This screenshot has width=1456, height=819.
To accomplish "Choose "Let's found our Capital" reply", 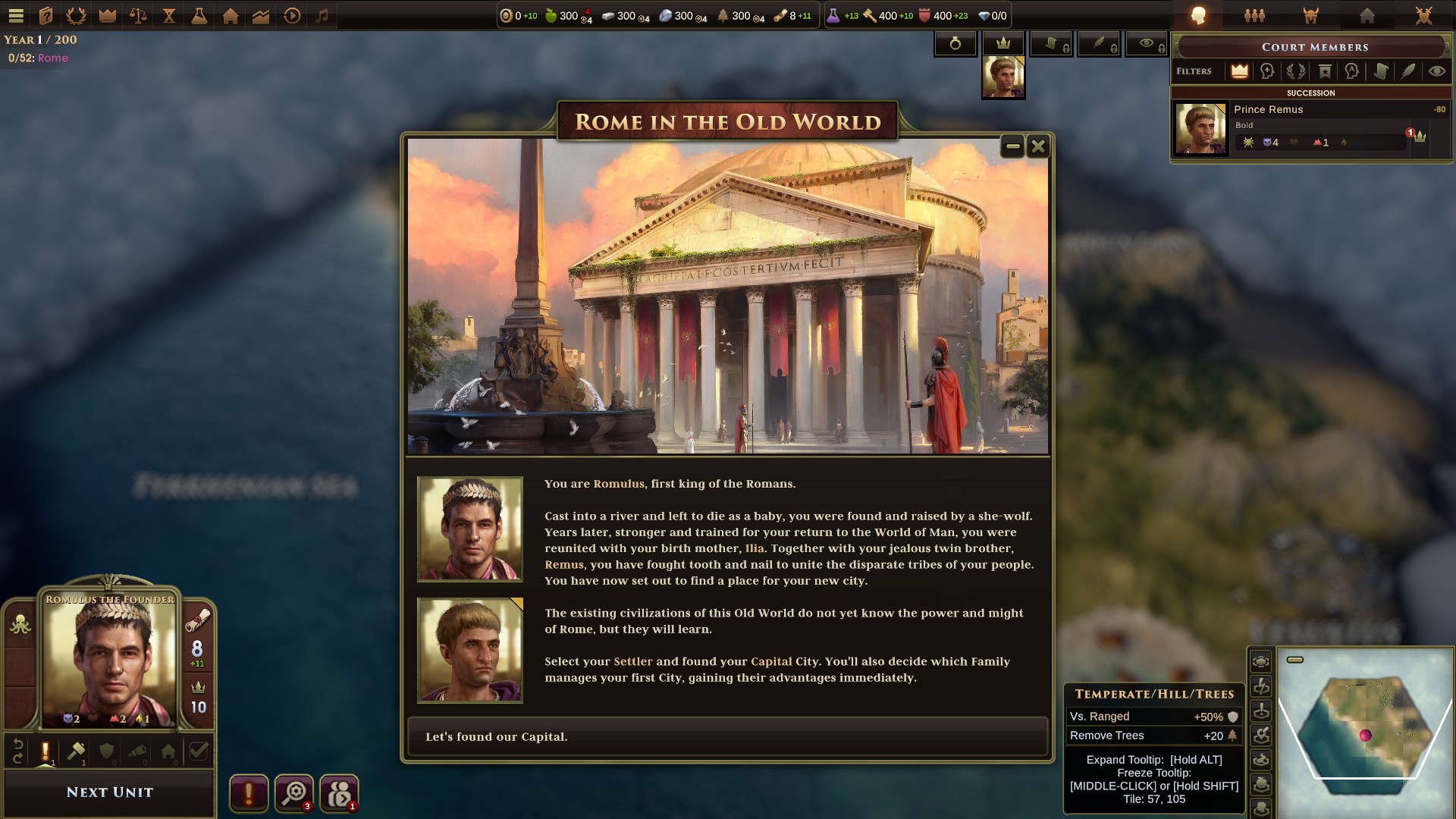I will pyautogui.click(x=726, y=736).
